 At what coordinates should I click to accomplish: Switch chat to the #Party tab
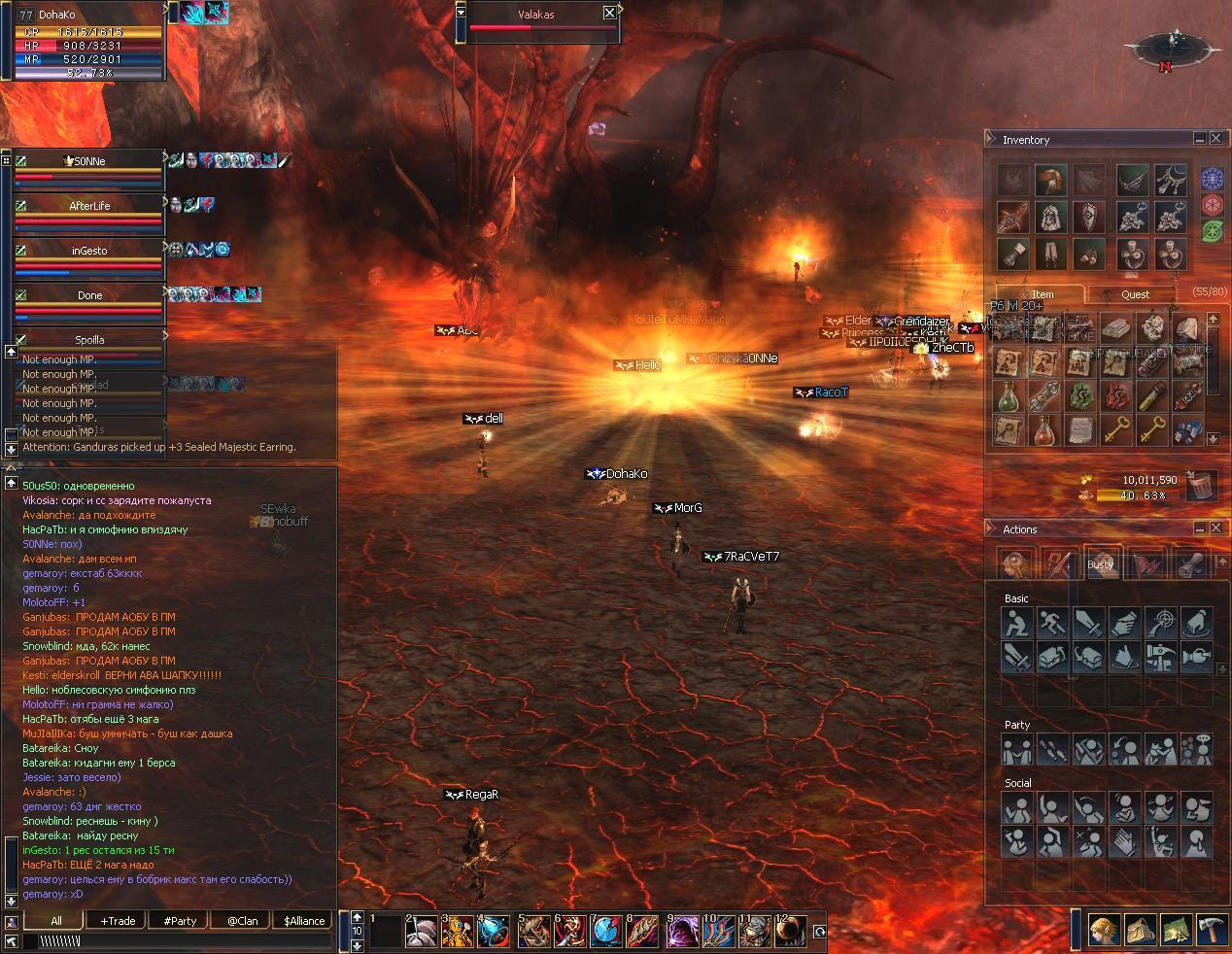tap(180, 921)
